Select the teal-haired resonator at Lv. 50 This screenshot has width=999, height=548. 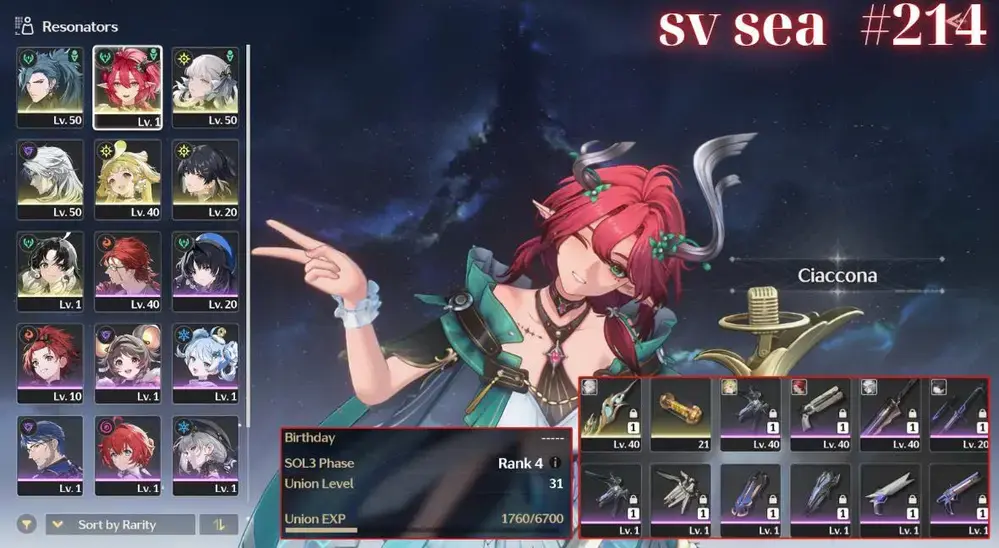click(x=49, y=86)
